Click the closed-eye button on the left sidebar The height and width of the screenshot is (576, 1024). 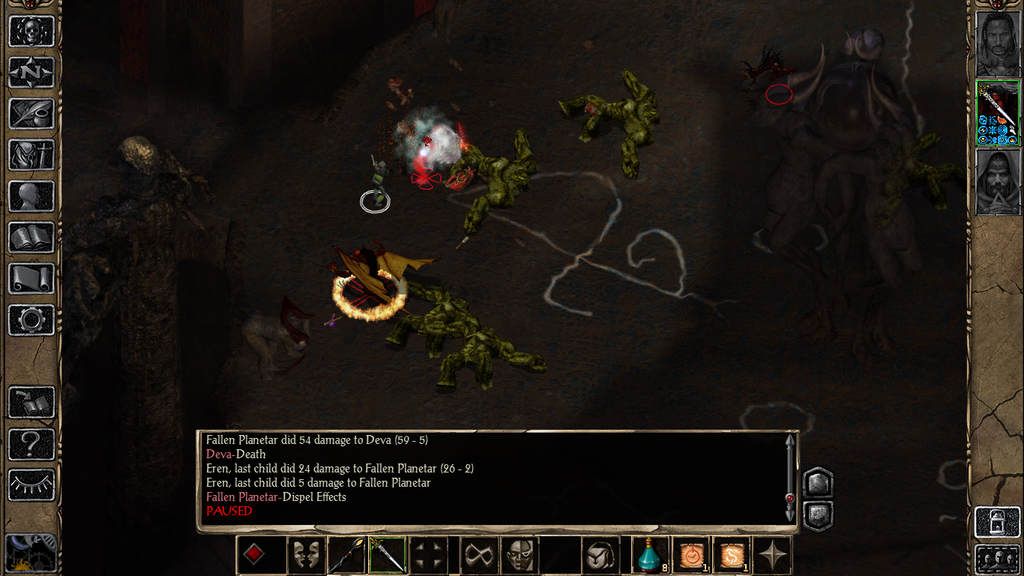[x=31, y=484]
